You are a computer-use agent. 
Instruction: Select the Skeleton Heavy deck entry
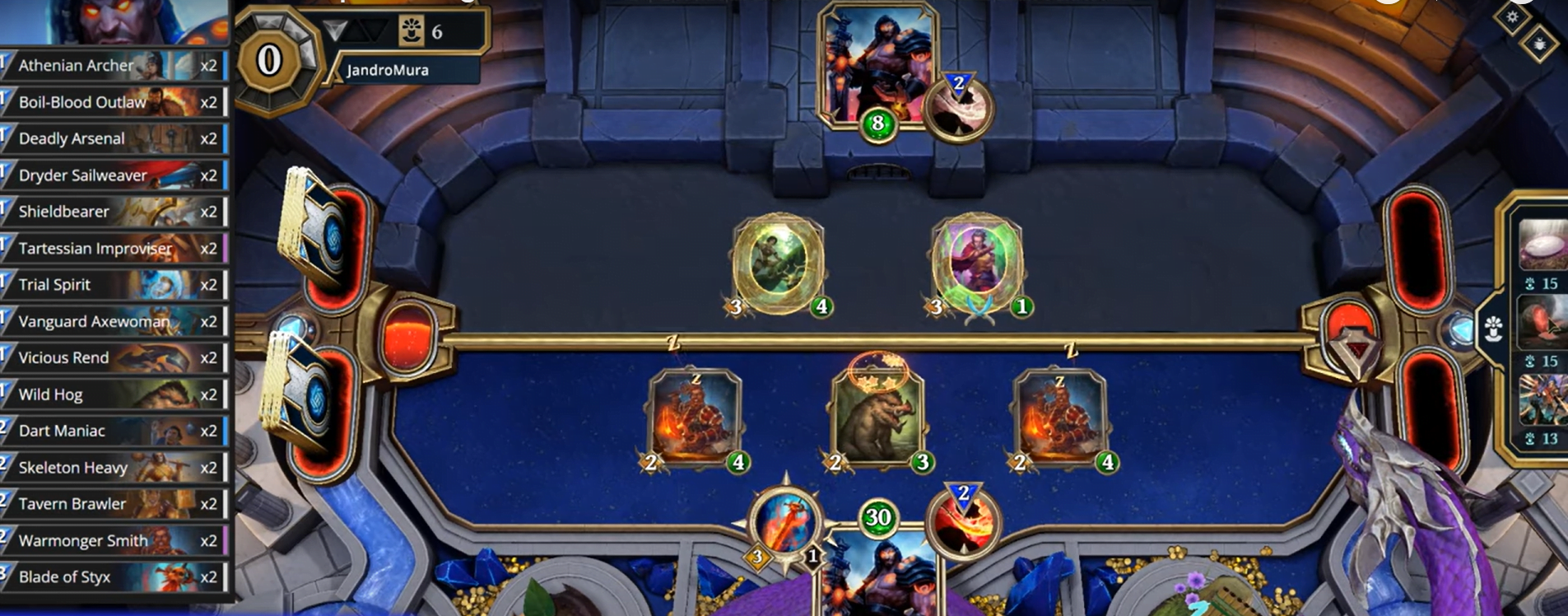pyautogui.click(x=114, y=467)
